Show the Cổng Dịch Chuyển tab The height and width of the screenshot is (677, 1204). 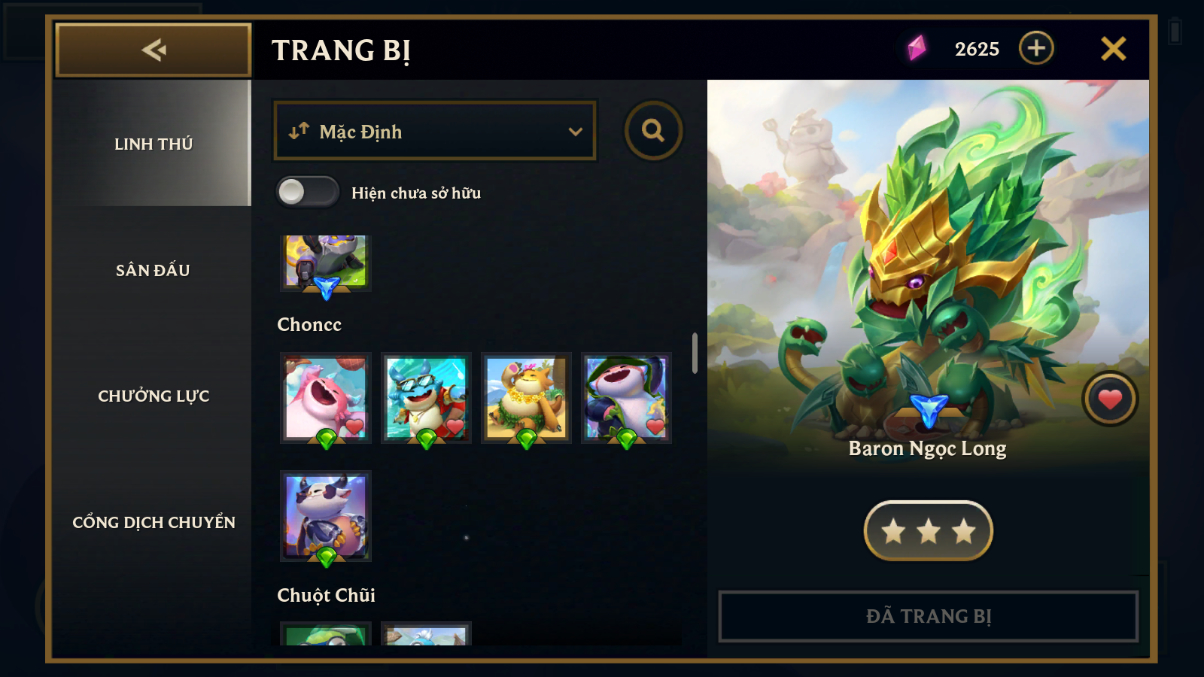point(153,522)
